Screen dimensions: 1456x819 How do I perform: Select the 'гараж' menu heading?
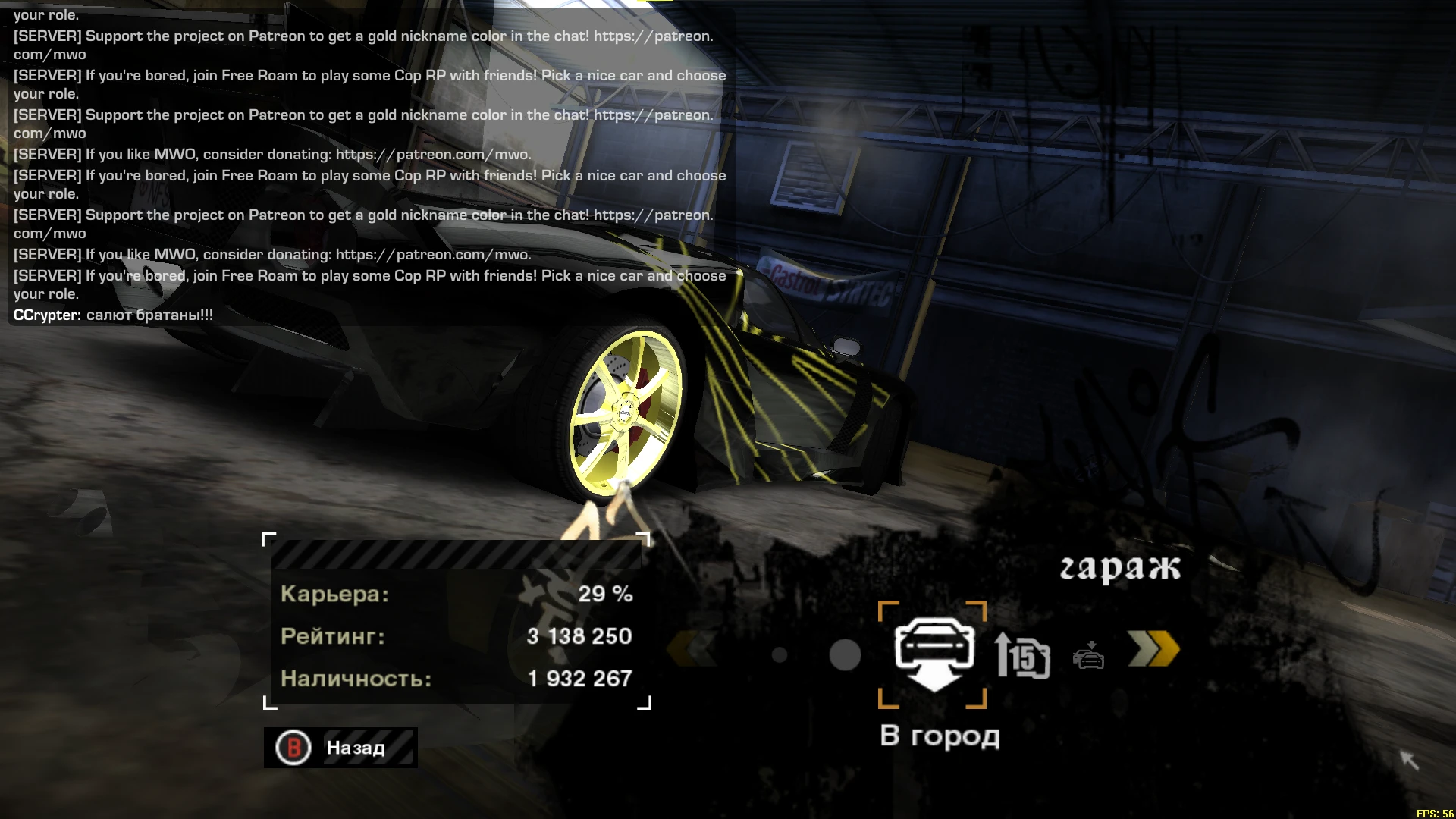click(x=1121, y=567)
